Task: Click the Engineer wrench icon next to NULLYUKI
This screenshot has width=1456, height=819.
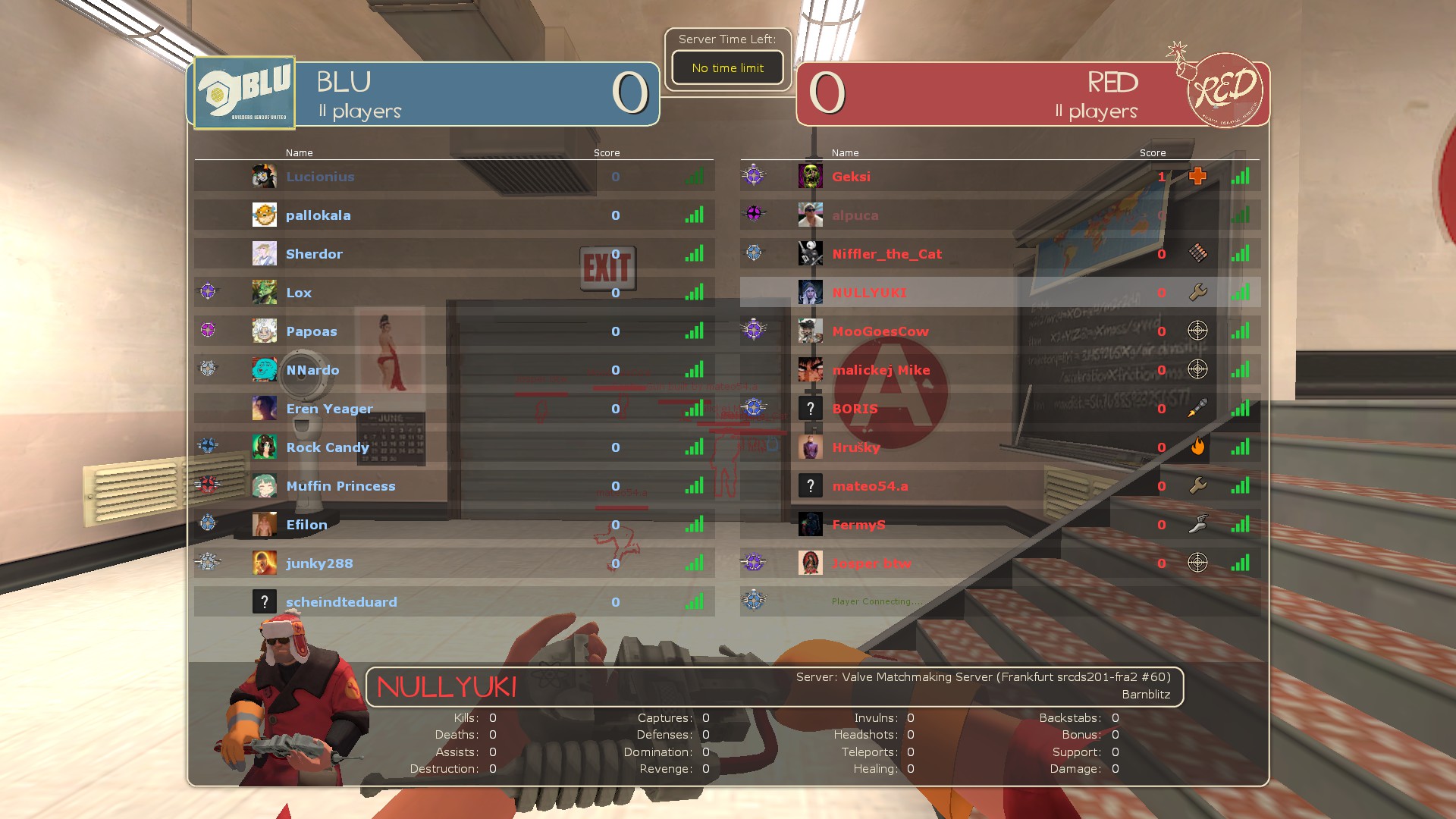Action: pos(1198,292)
